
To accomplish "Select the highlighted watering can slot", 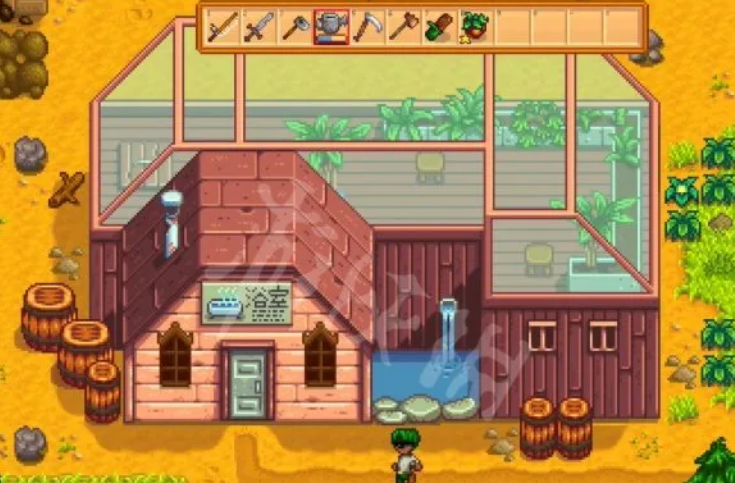I will tap(331, 27).
